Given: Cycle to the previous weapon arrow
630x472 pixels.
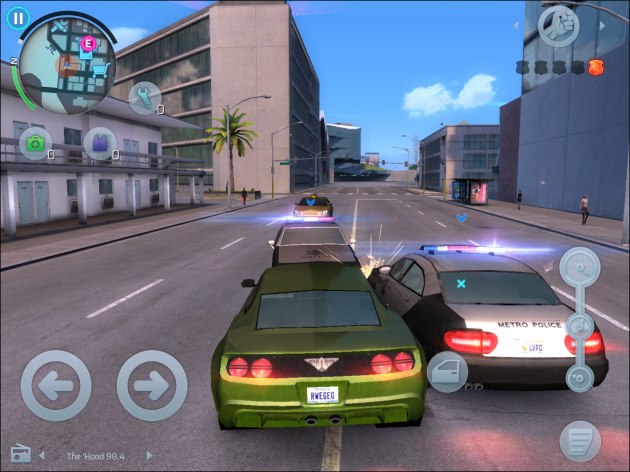Looking at the screenshot, I should tap(518, 26).
